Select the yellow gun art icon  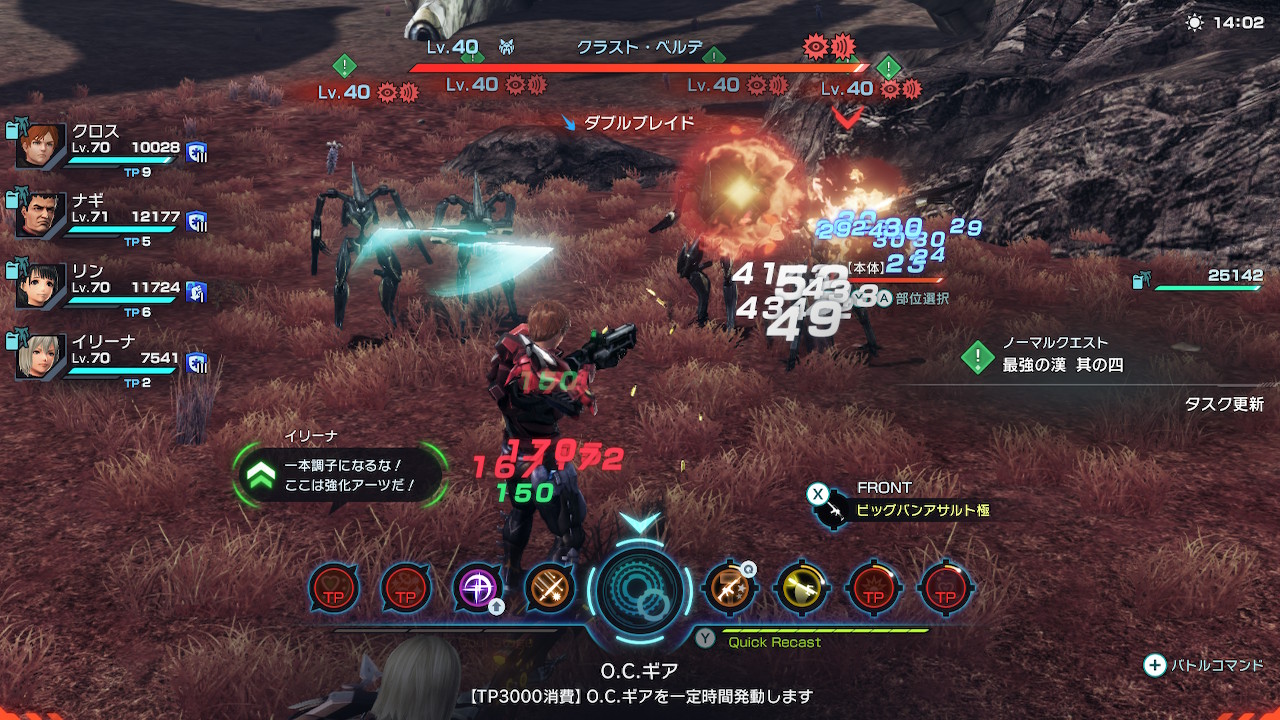[801, 588]
